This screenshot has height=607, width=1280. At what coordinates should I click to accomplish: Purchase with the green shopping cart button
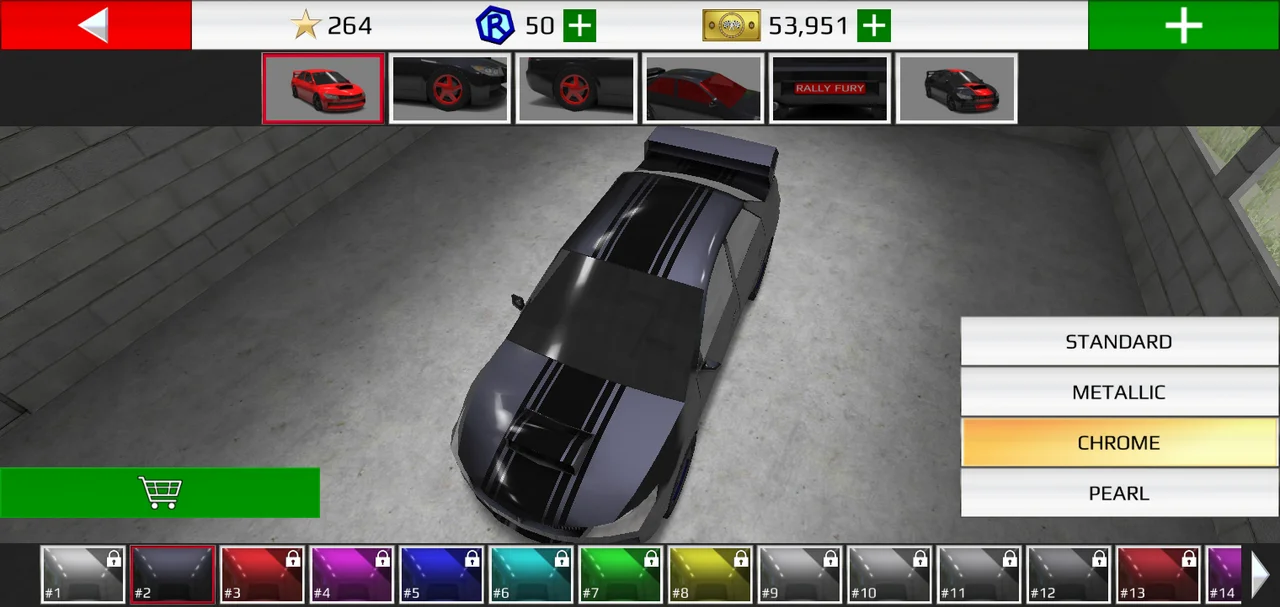pyautogui.click(x=160, y=492)
